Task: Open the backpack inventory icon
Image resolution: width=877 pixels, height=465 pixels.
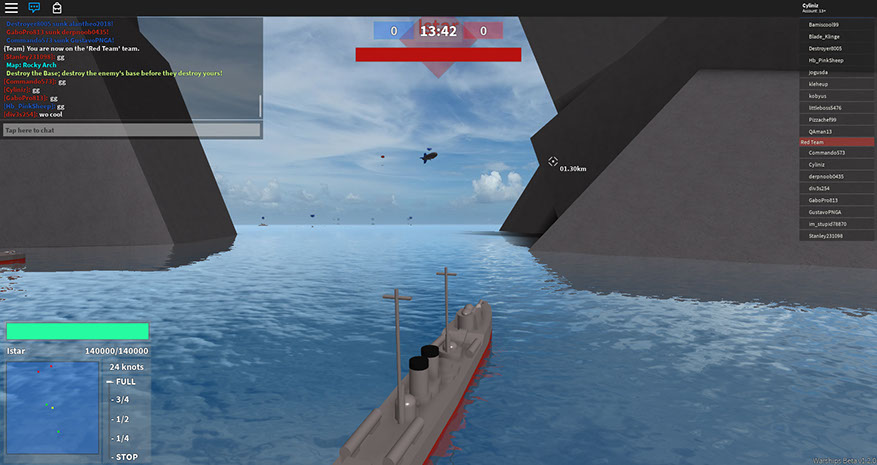Action: coord(58,7)
